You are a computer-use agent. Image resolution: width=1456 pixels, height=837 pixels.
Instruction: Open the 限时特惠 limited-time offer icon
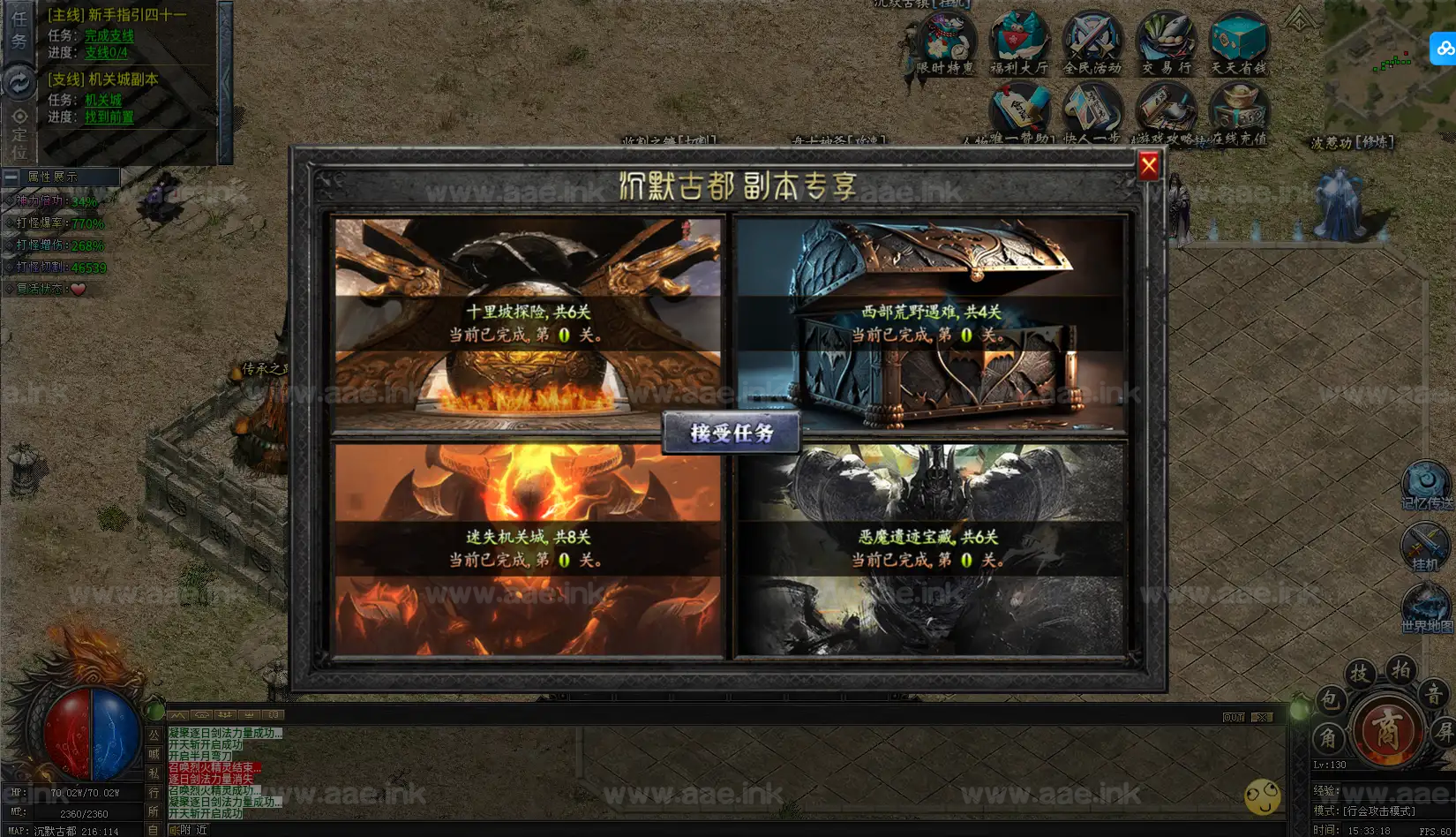(x=946, y=41)
